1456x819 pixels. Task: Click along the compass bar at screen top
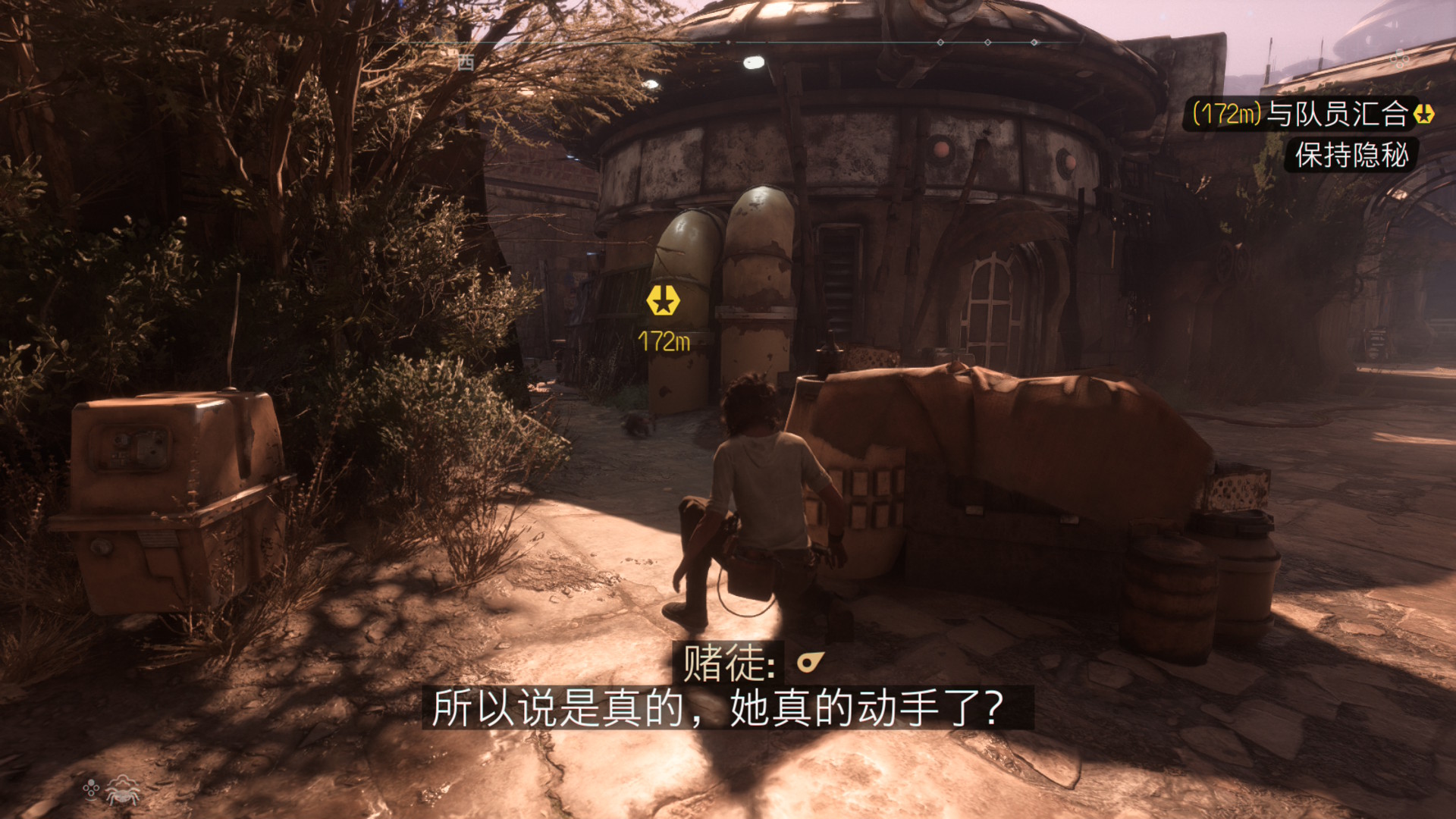[x=834, y=44]
